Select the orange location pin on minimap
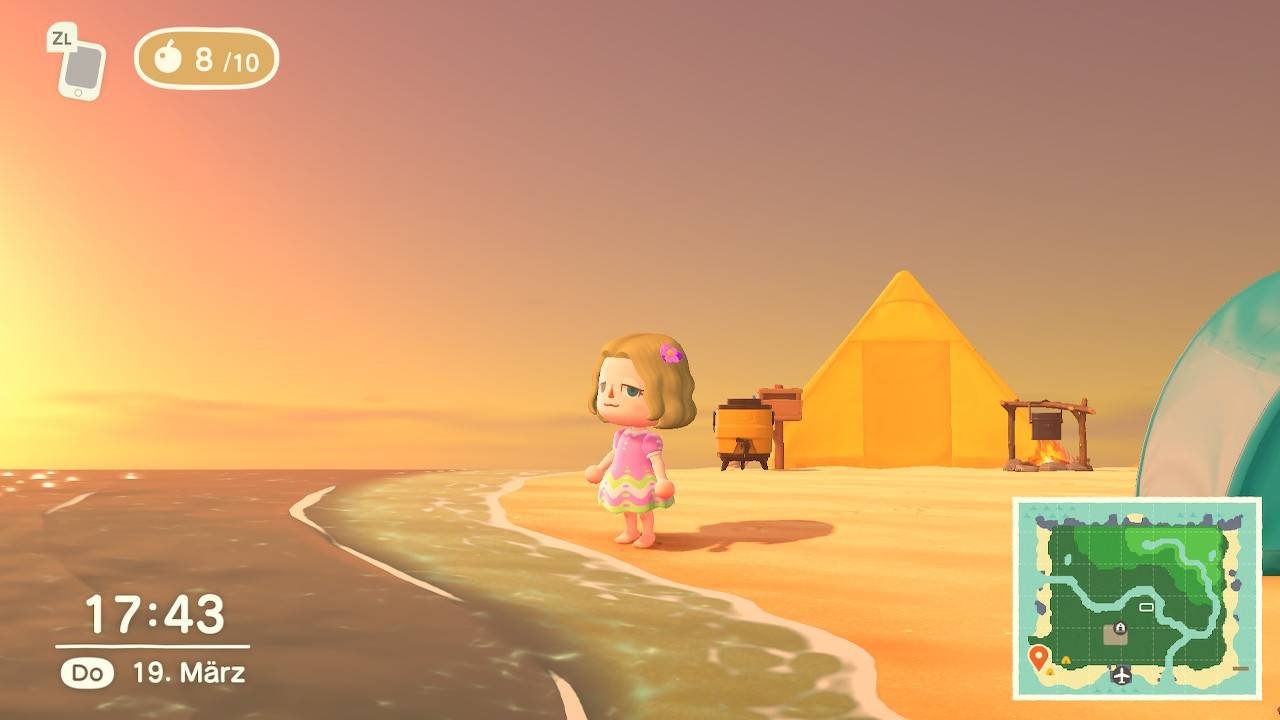The width and height of the screenshot is (1280, 720). click(x=1038, y=657)
